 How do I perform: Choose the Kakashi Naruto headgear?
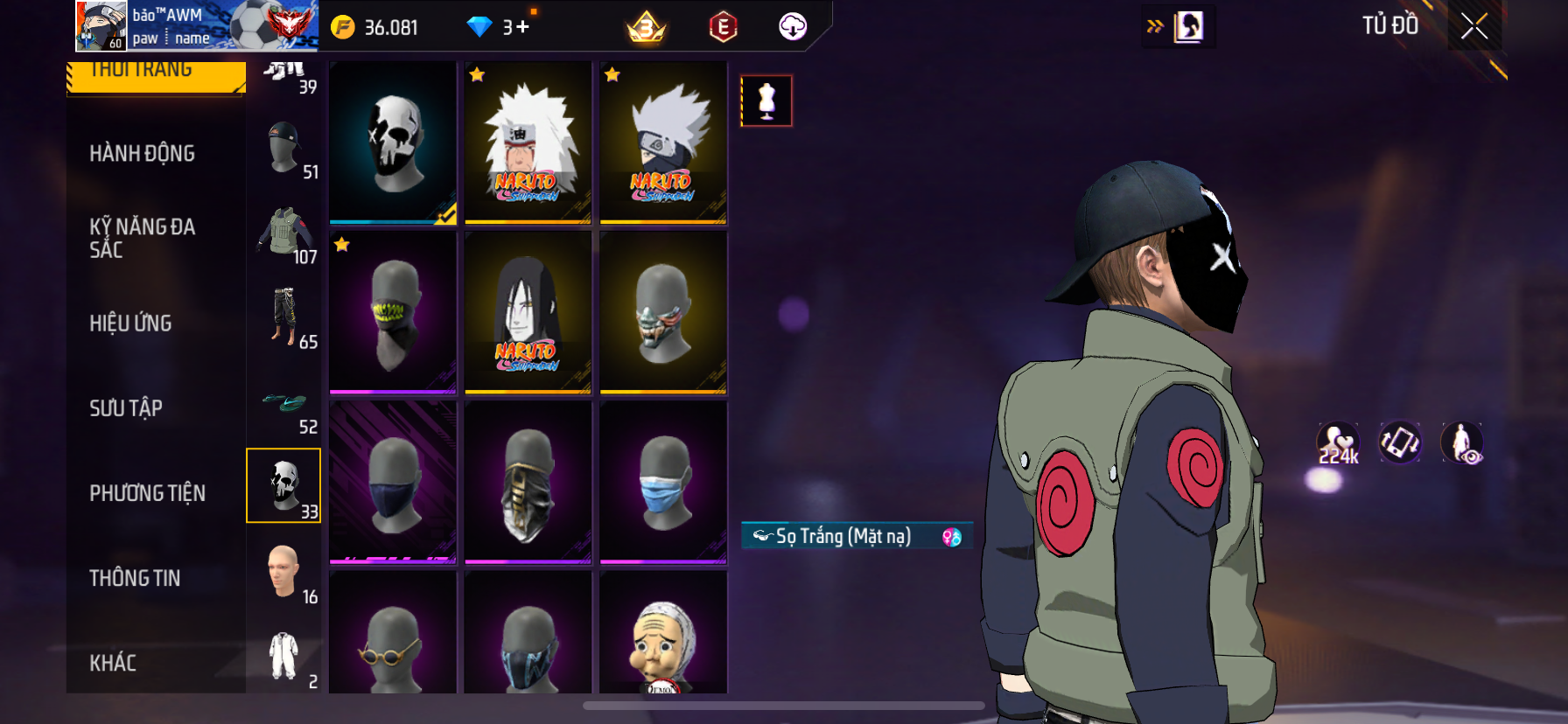tap(663, 142)
